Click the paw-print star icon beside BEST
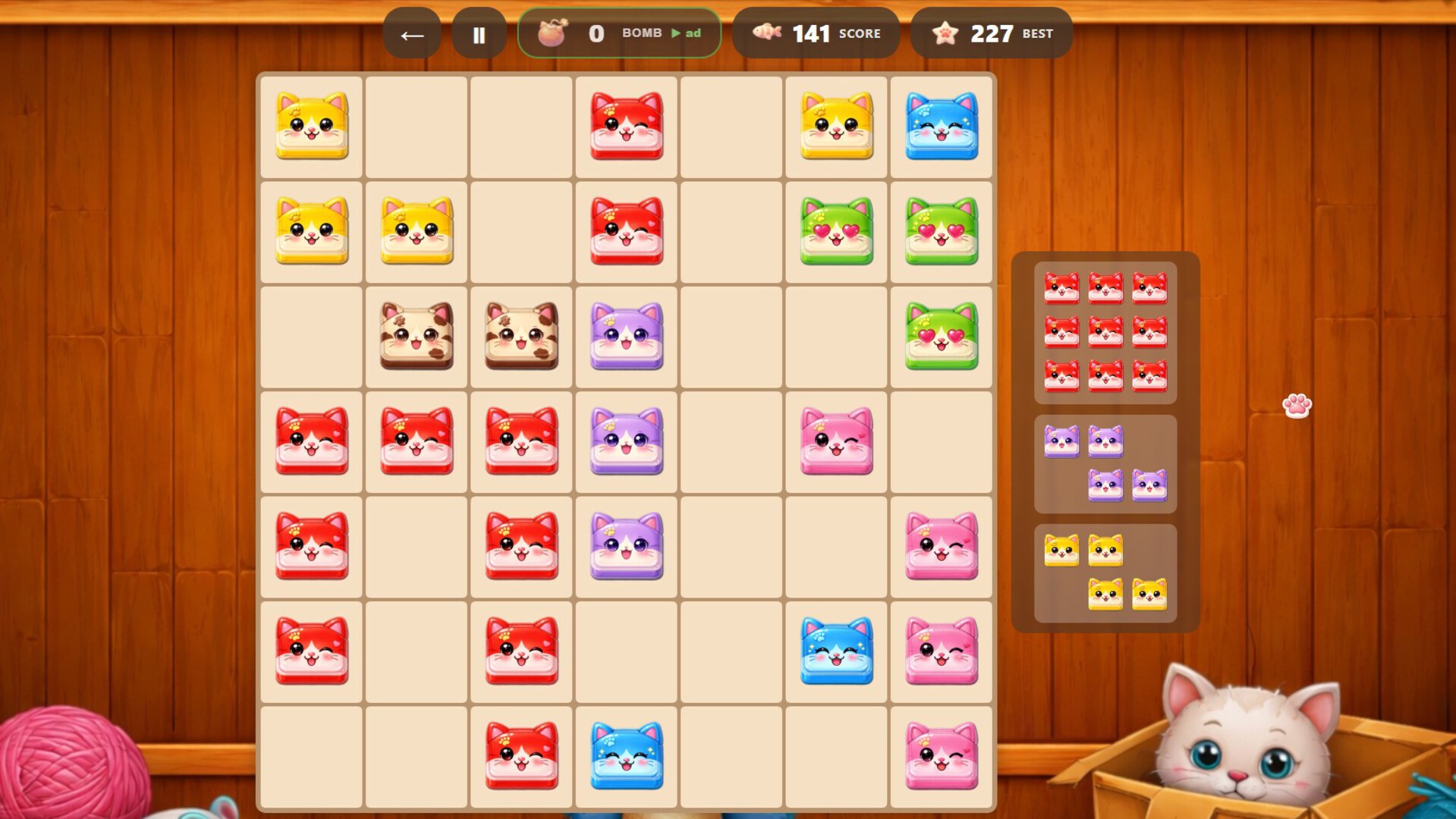 click(x=945, y=32)
